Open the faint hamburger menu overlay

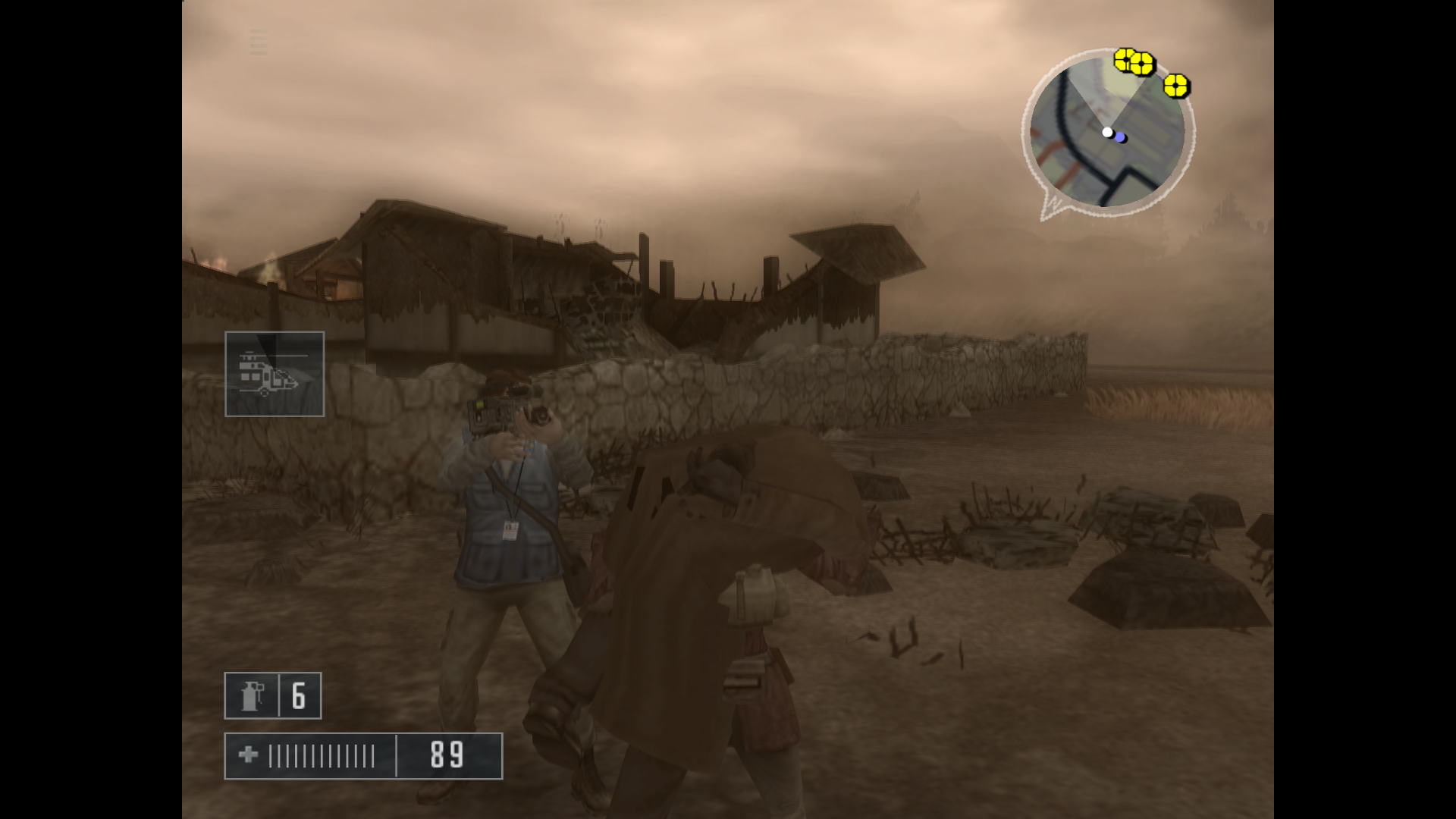pos(259,42)
